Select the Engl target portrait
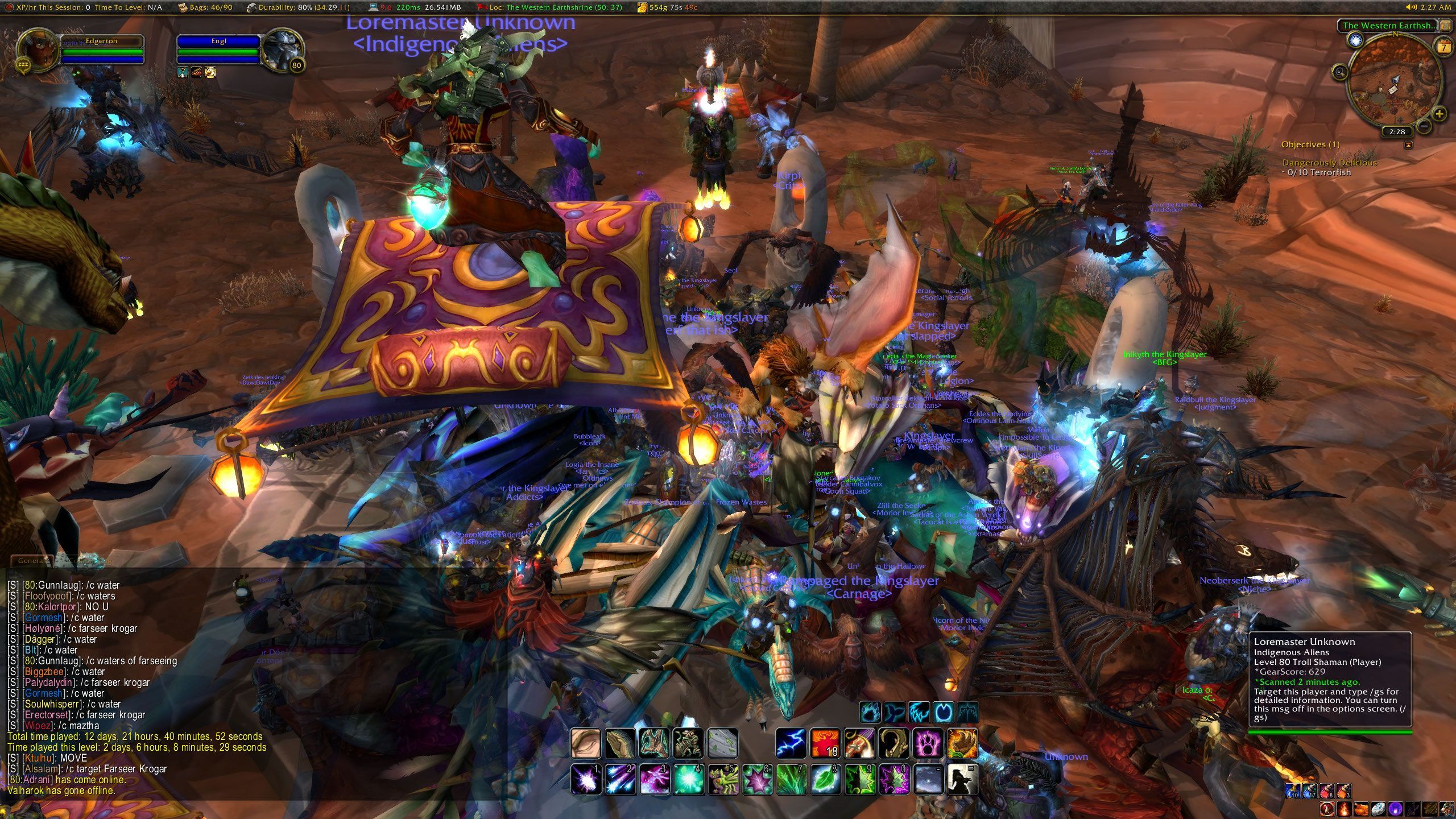The image size is (1456, 819). click(284, 51)
